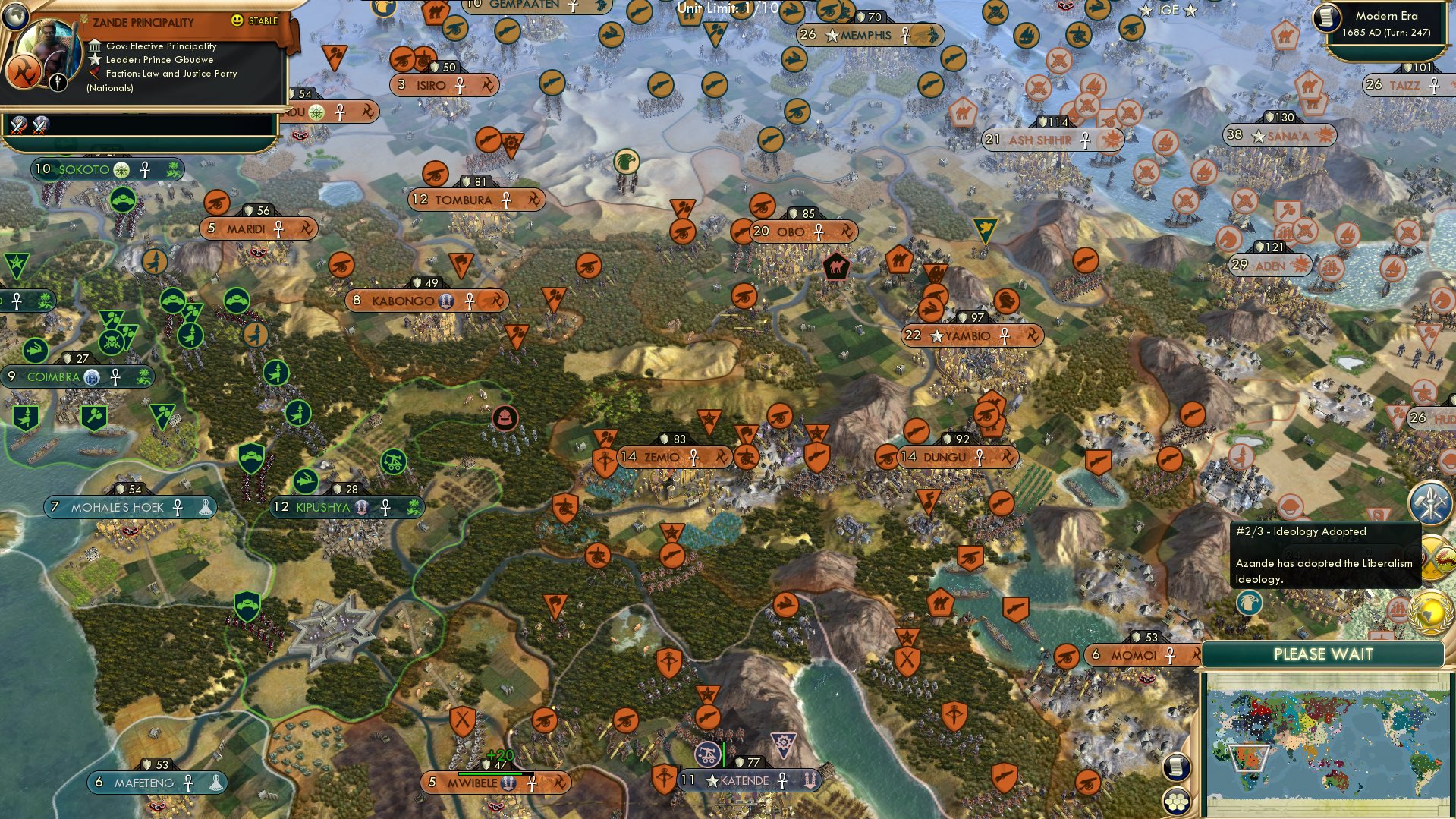Viewport: 1456px width, 819px height.
Task: Toggle the hex grid icon in bottom-right corner
Action: click(1178, 800)
